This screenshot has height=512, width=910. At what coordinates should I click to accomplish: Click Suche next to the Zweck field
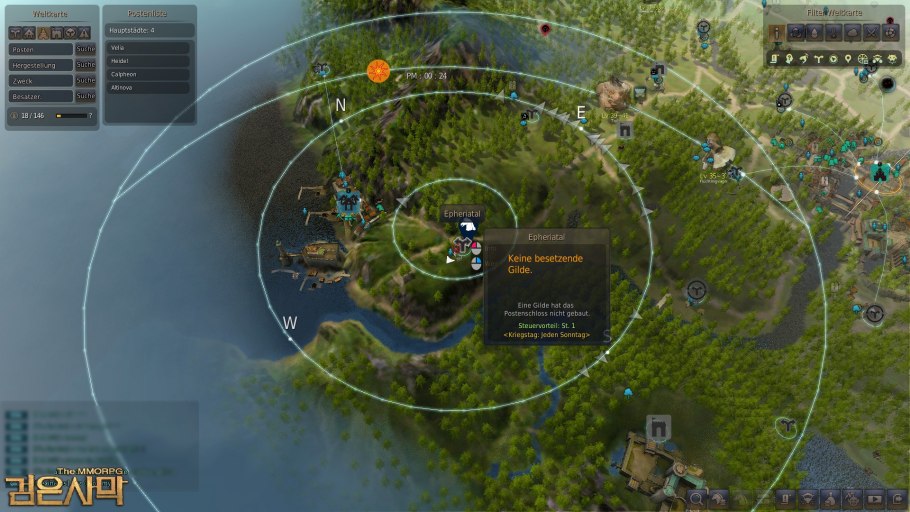pos(86,80)
